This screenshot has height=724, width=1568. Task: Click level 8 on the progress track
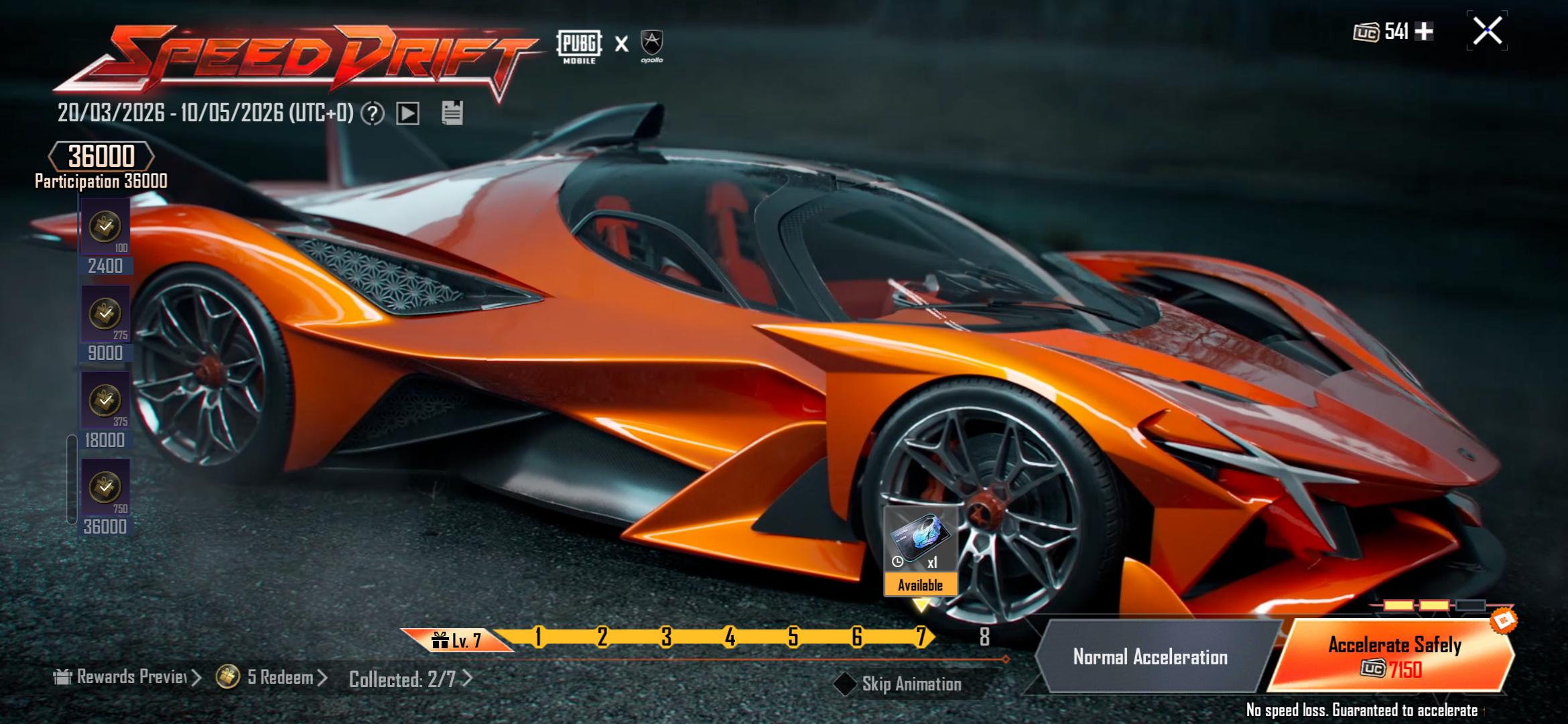tap(984, 637)
